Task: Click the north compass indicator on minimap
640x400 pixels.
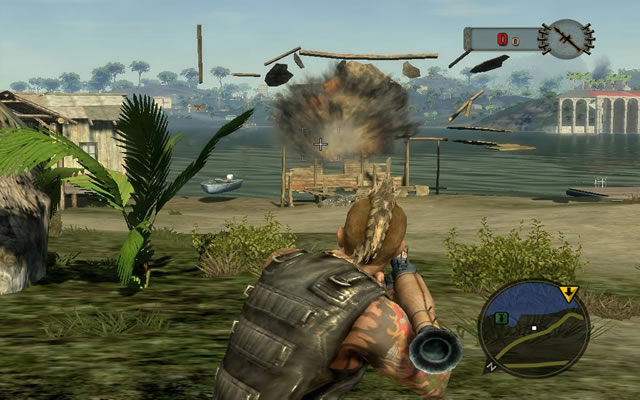Action: point(489,366)
